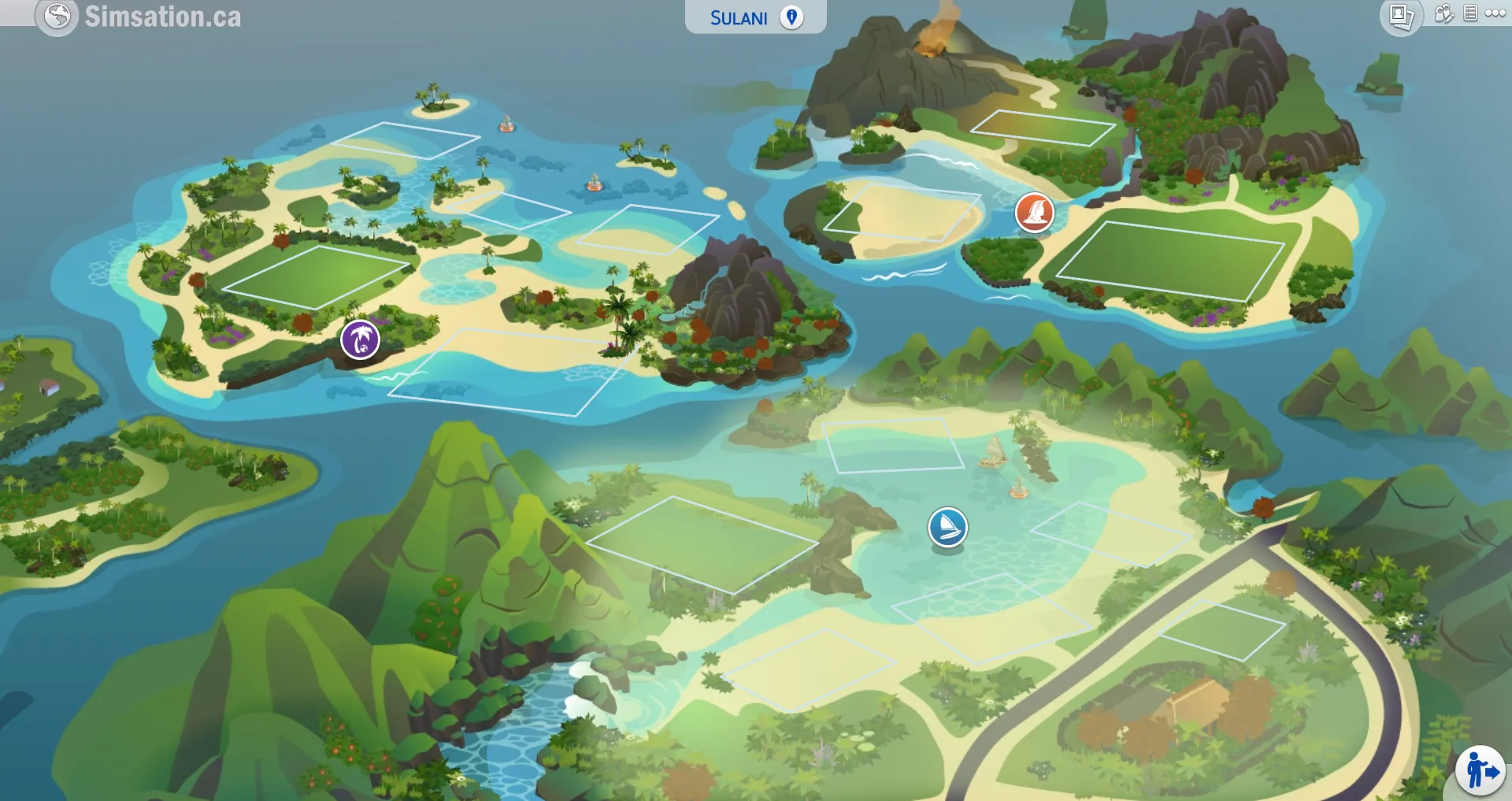Open the world selection globe icon
1512x801 pixels.
coord(55,15)
